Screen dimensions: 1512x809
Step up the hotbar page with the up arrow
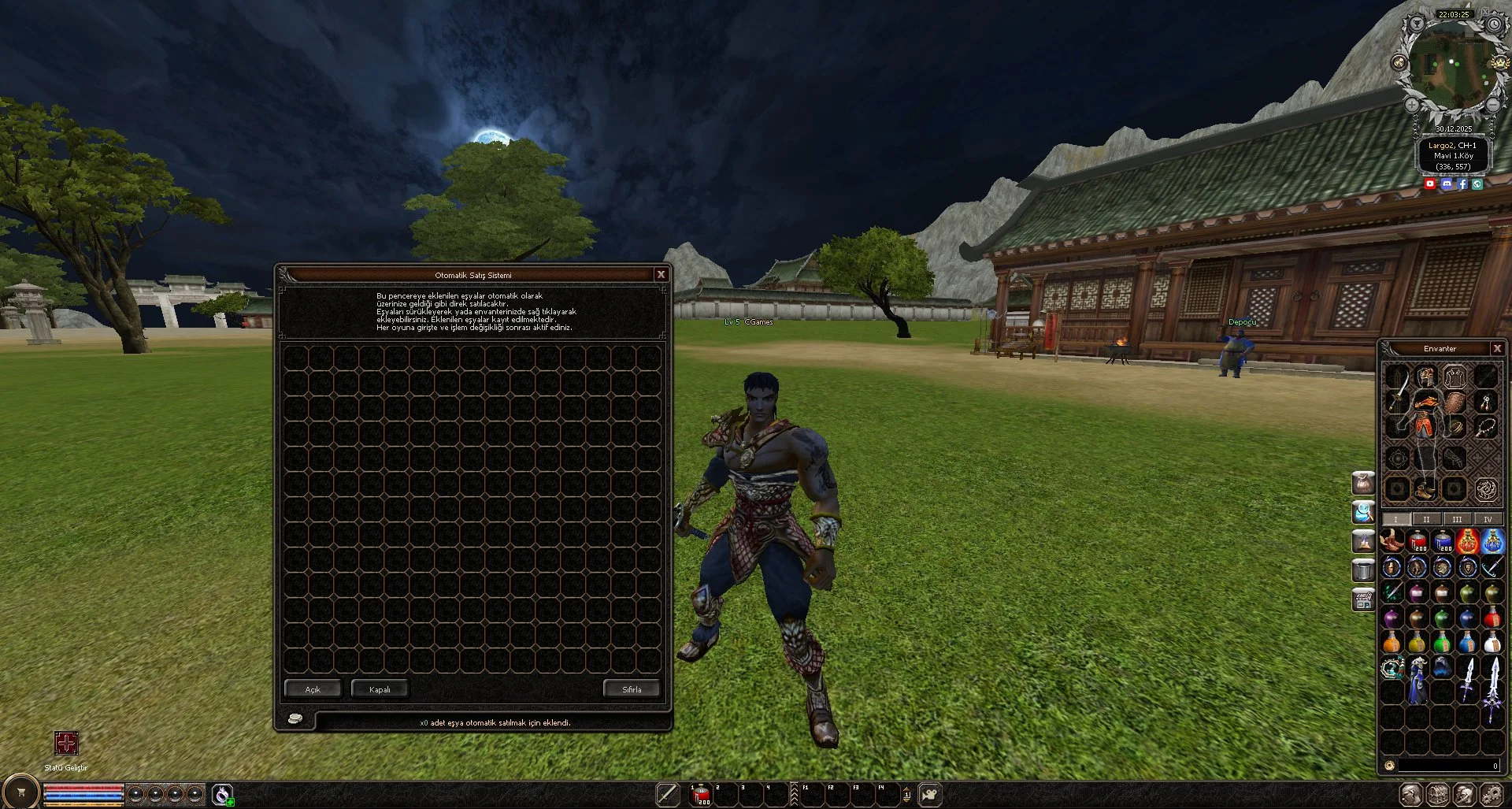pyautogui.click(x=907, y=789)
